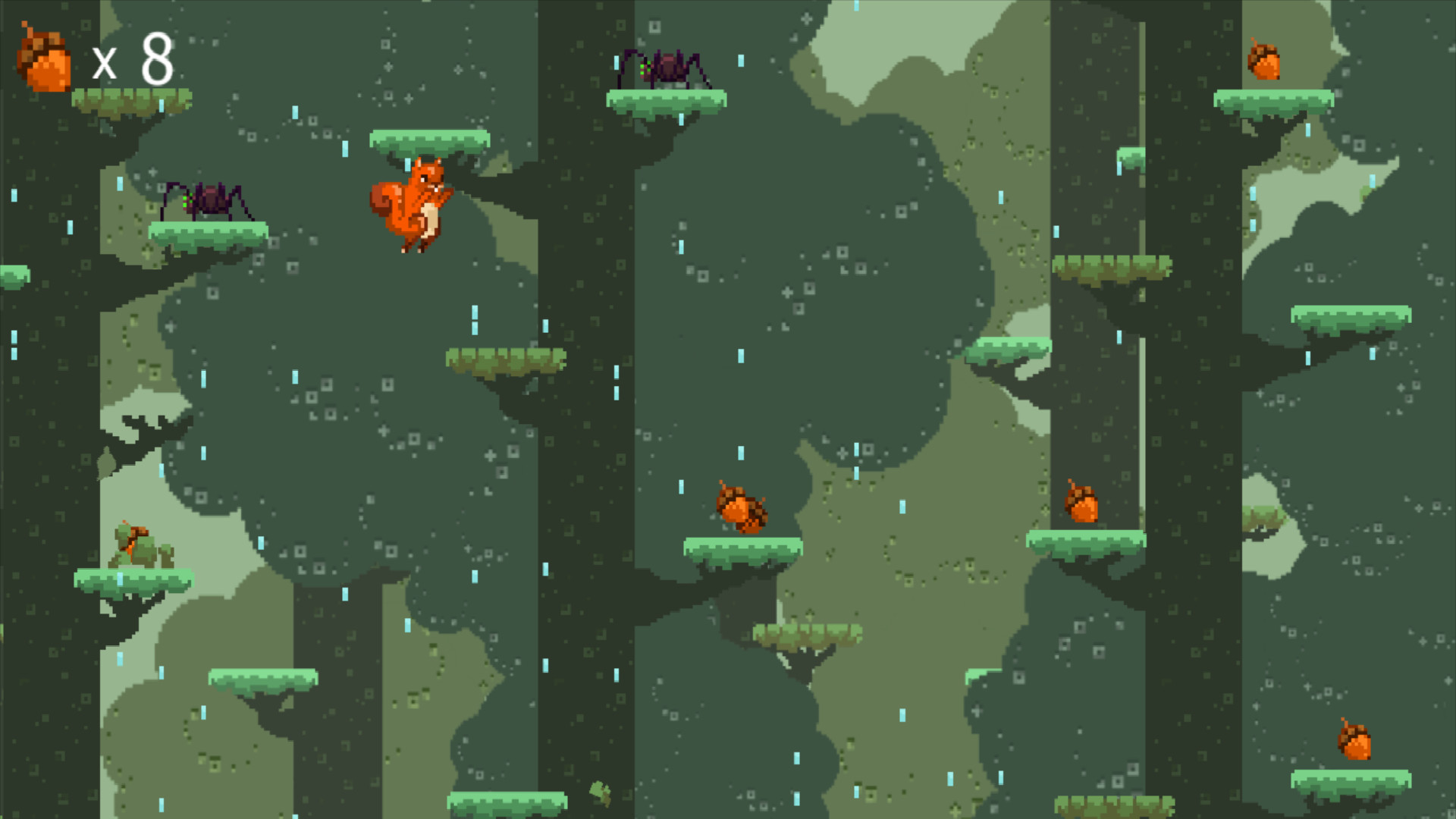Toggle the spider's glowing green eyes
Screen dimensions: 1456x819
coord(641,68)
